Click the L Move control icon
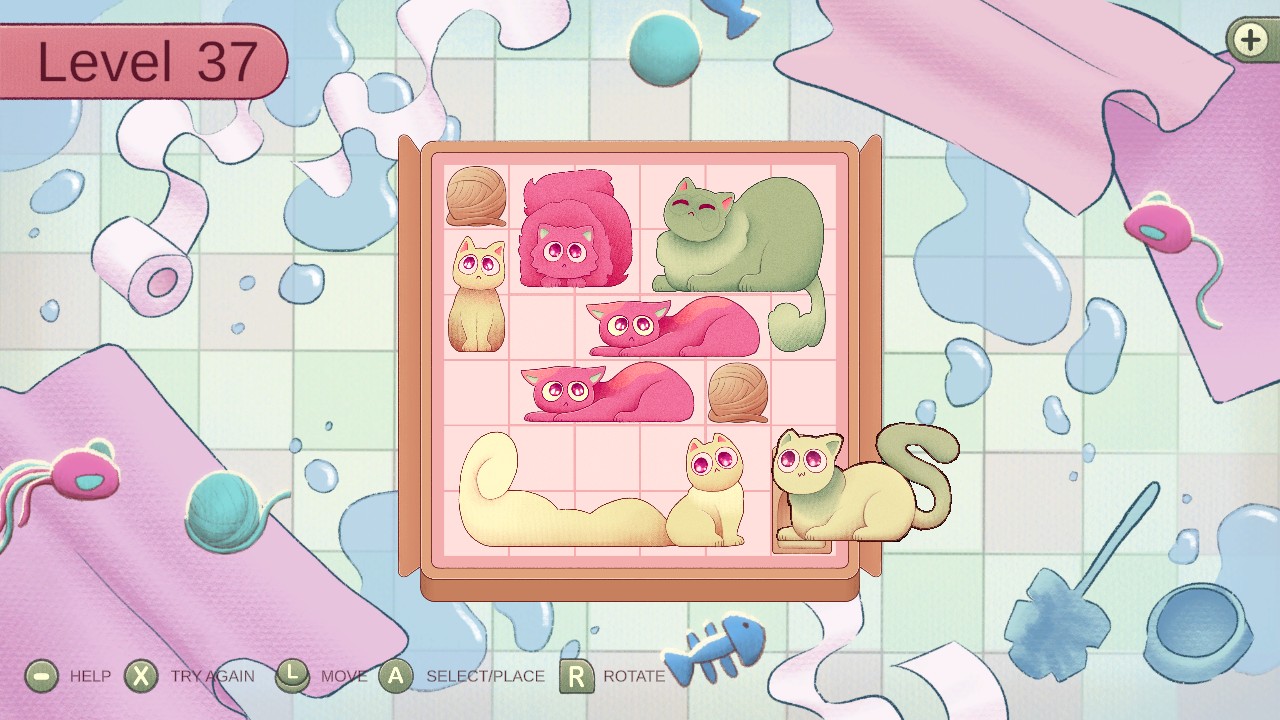 291,676
